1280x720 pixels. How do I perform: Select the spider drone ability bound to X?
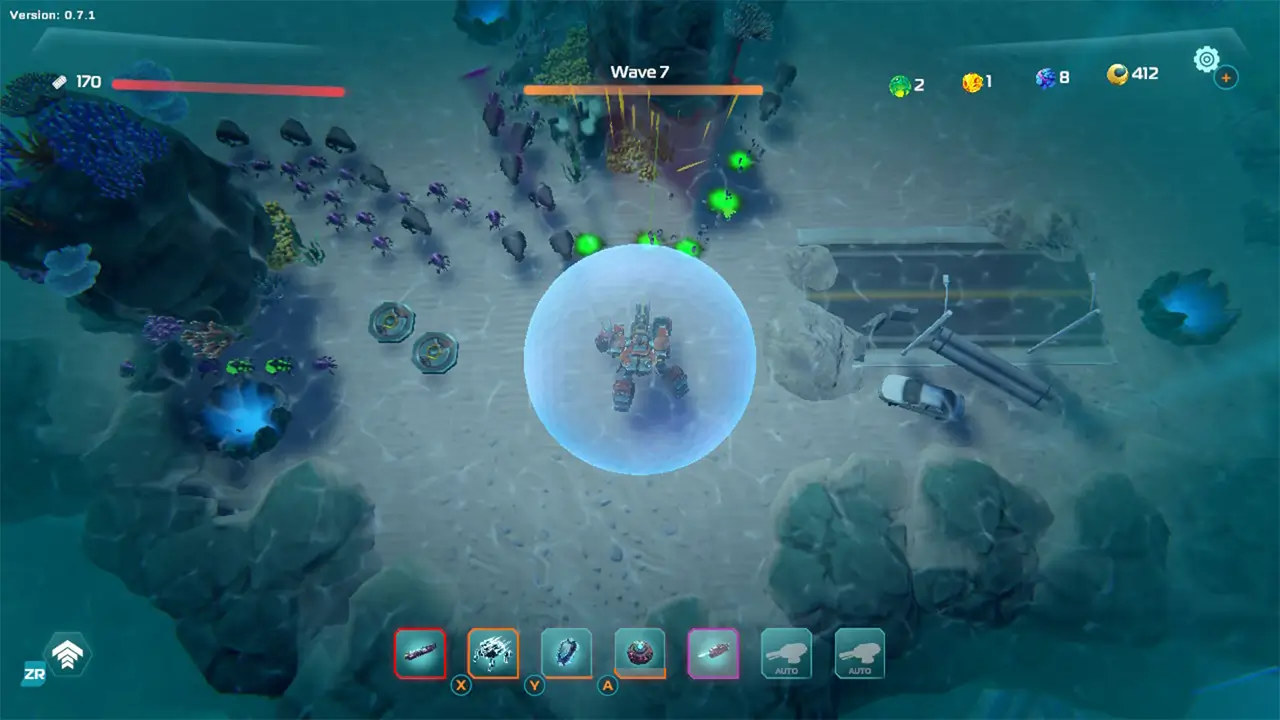coord(492,653)
